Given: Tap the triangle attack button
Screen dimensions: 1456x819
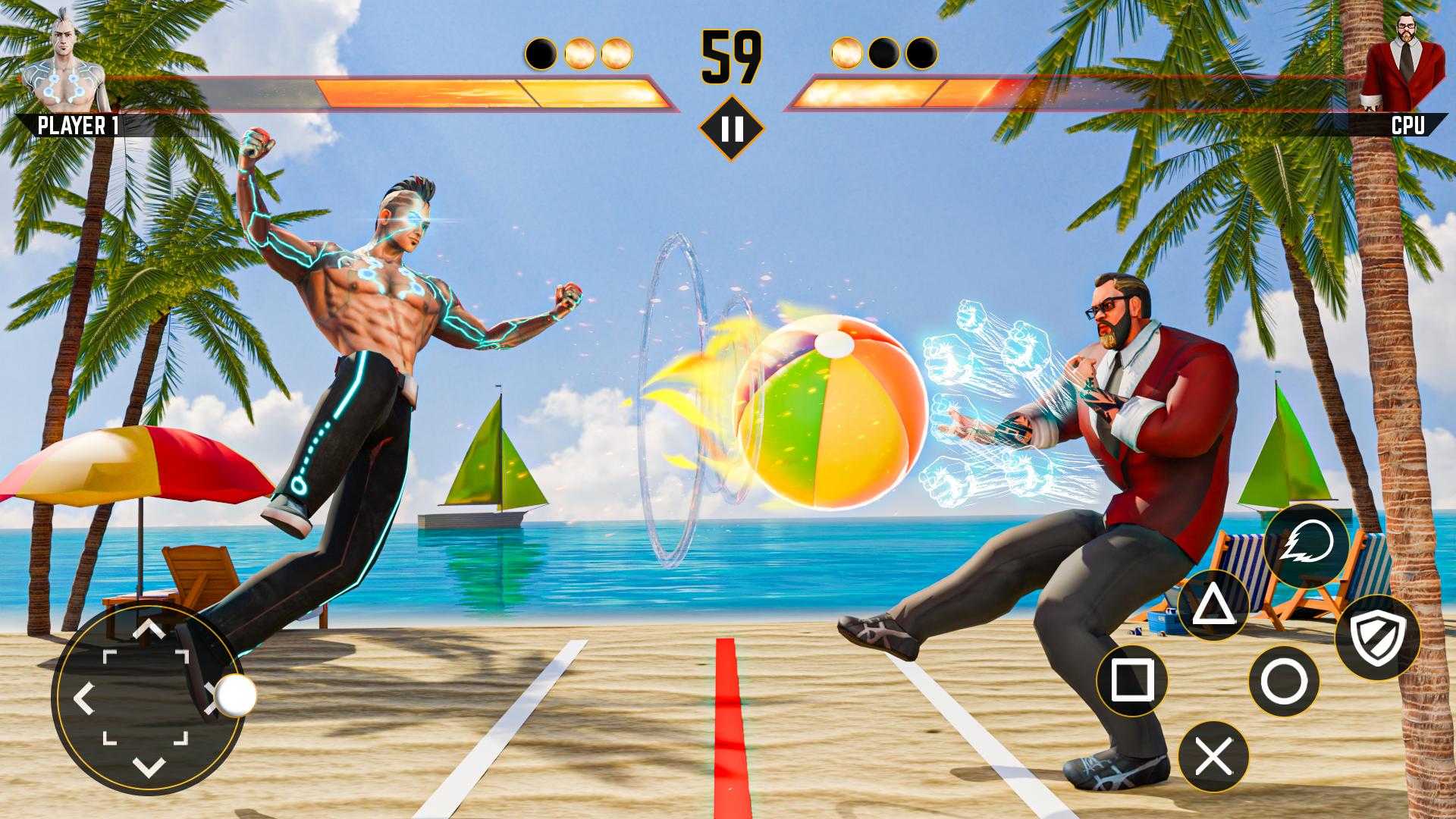Looking at the screenshot, I should click(1213, 605).
